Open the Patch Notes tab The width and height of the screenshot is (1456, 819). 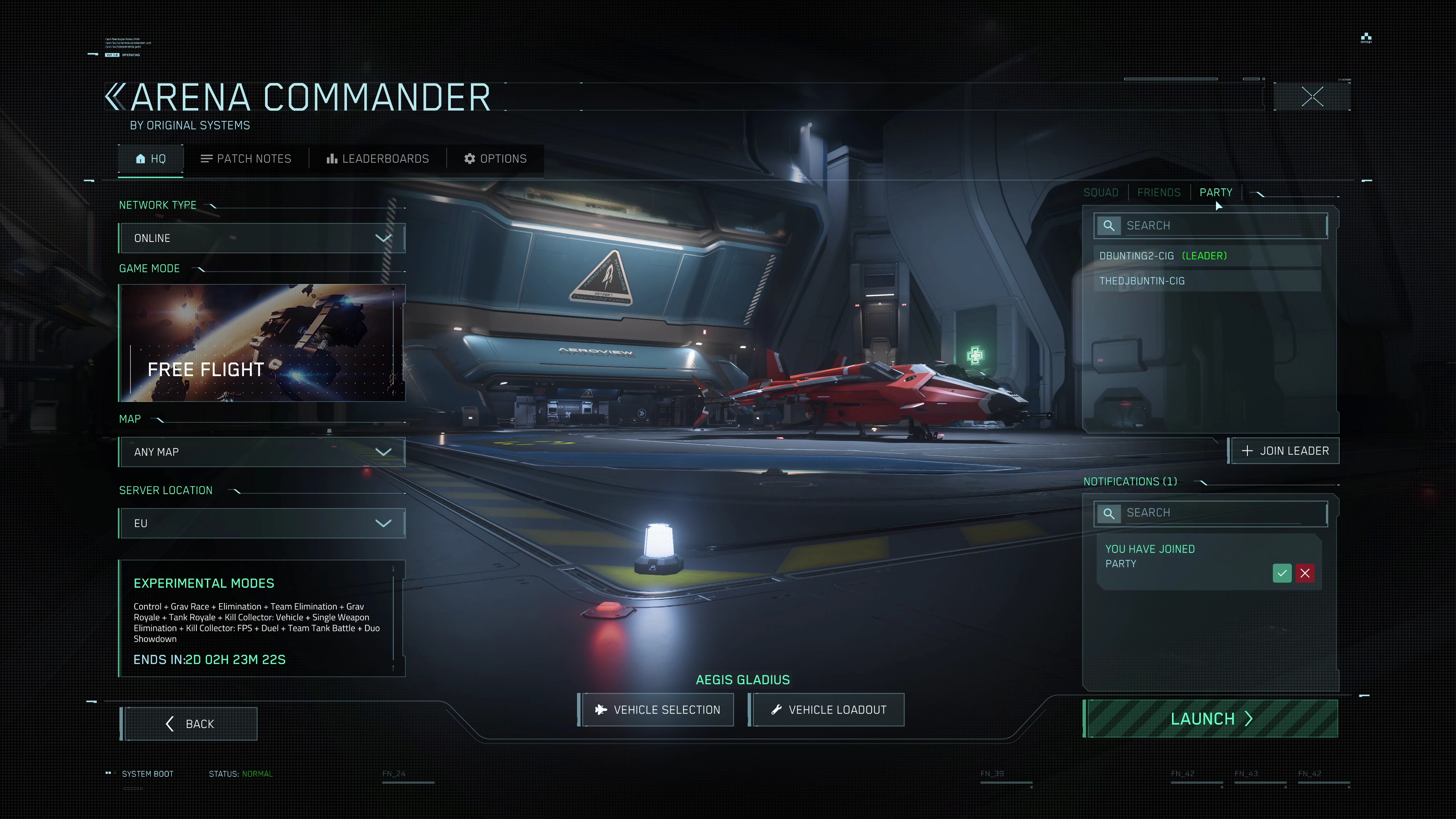pos(246,159)
